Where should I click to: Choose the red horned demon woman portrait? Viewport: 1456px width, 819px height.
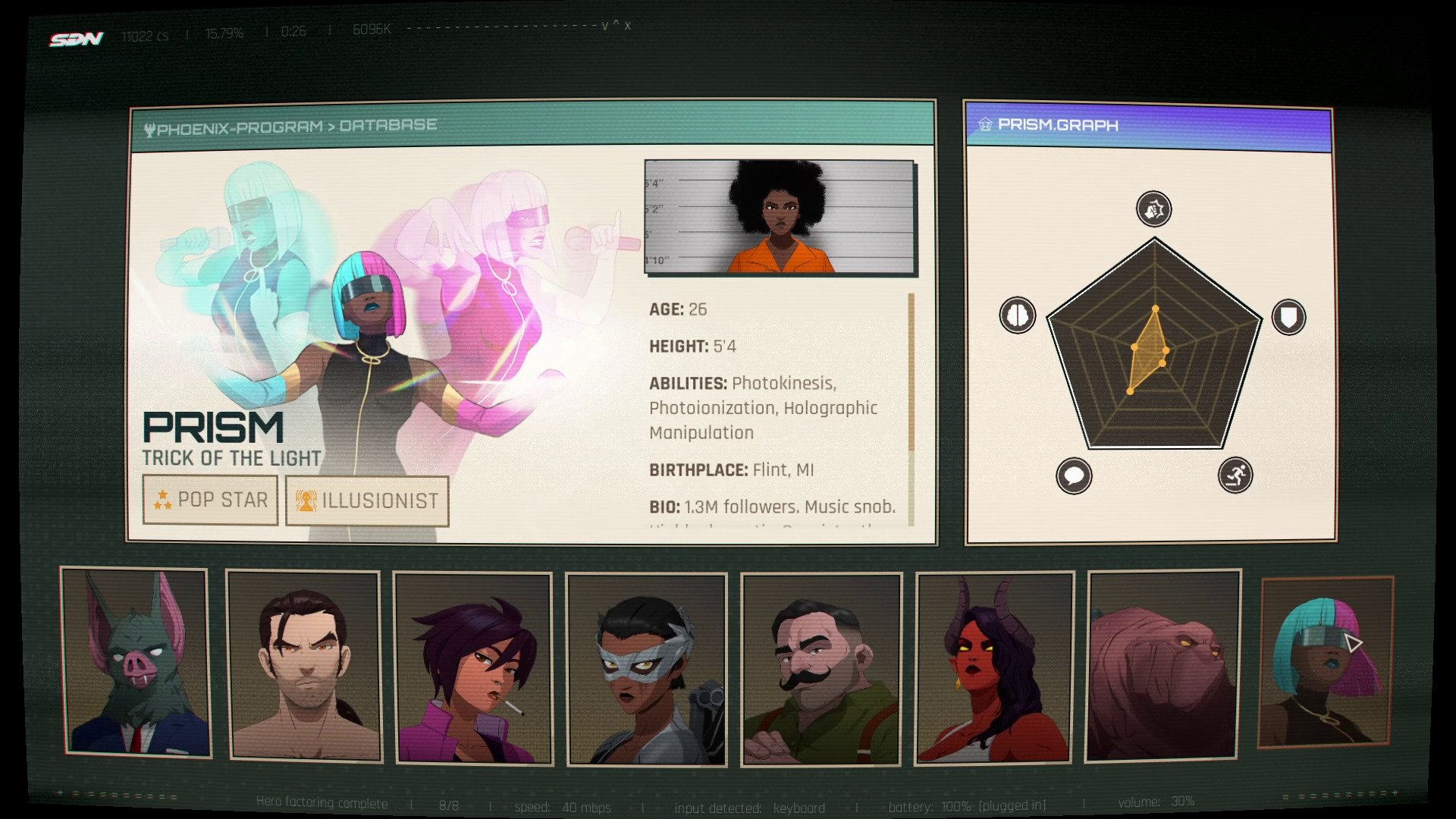(994, 667)
